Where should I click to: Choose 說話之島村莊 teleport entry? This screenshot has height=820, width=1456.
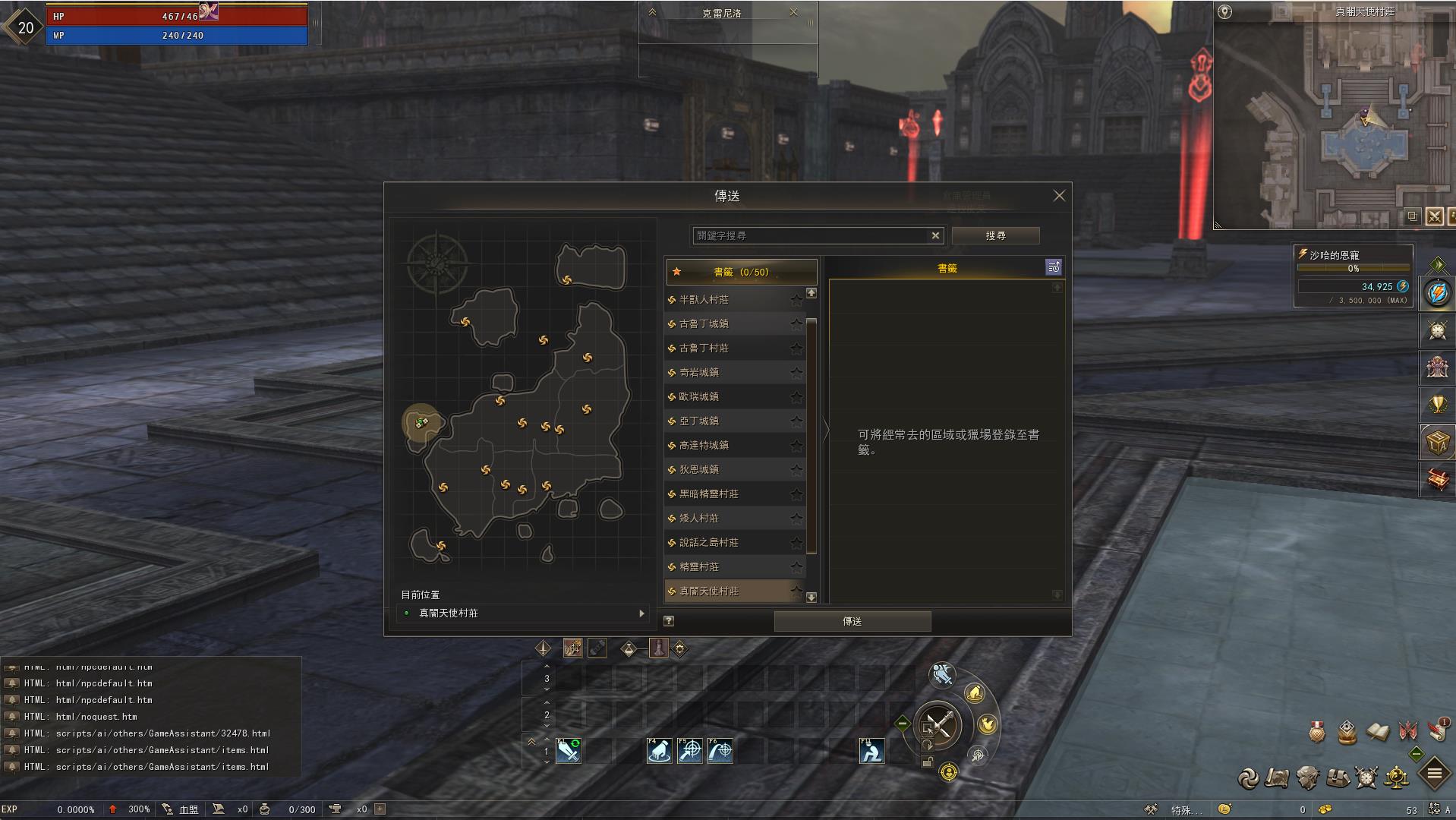pos(708,543)
